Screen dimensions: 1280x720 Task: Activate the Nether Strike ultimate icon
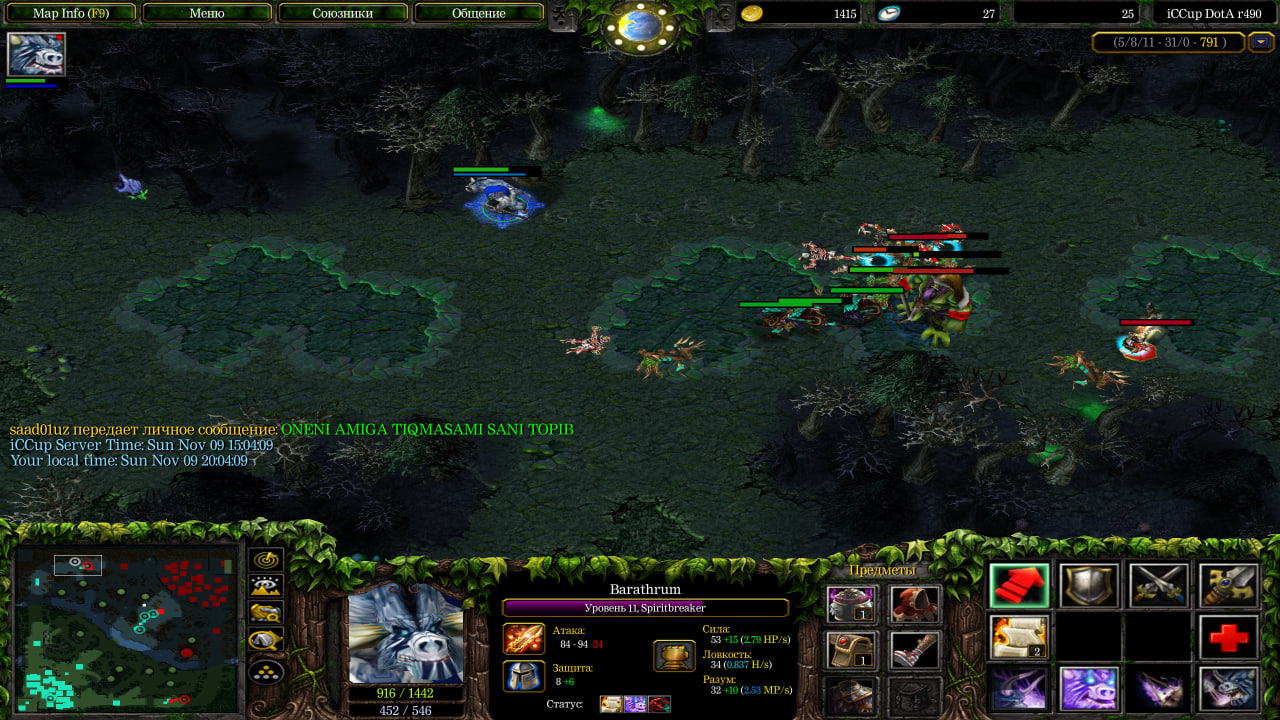(1229, 689)
